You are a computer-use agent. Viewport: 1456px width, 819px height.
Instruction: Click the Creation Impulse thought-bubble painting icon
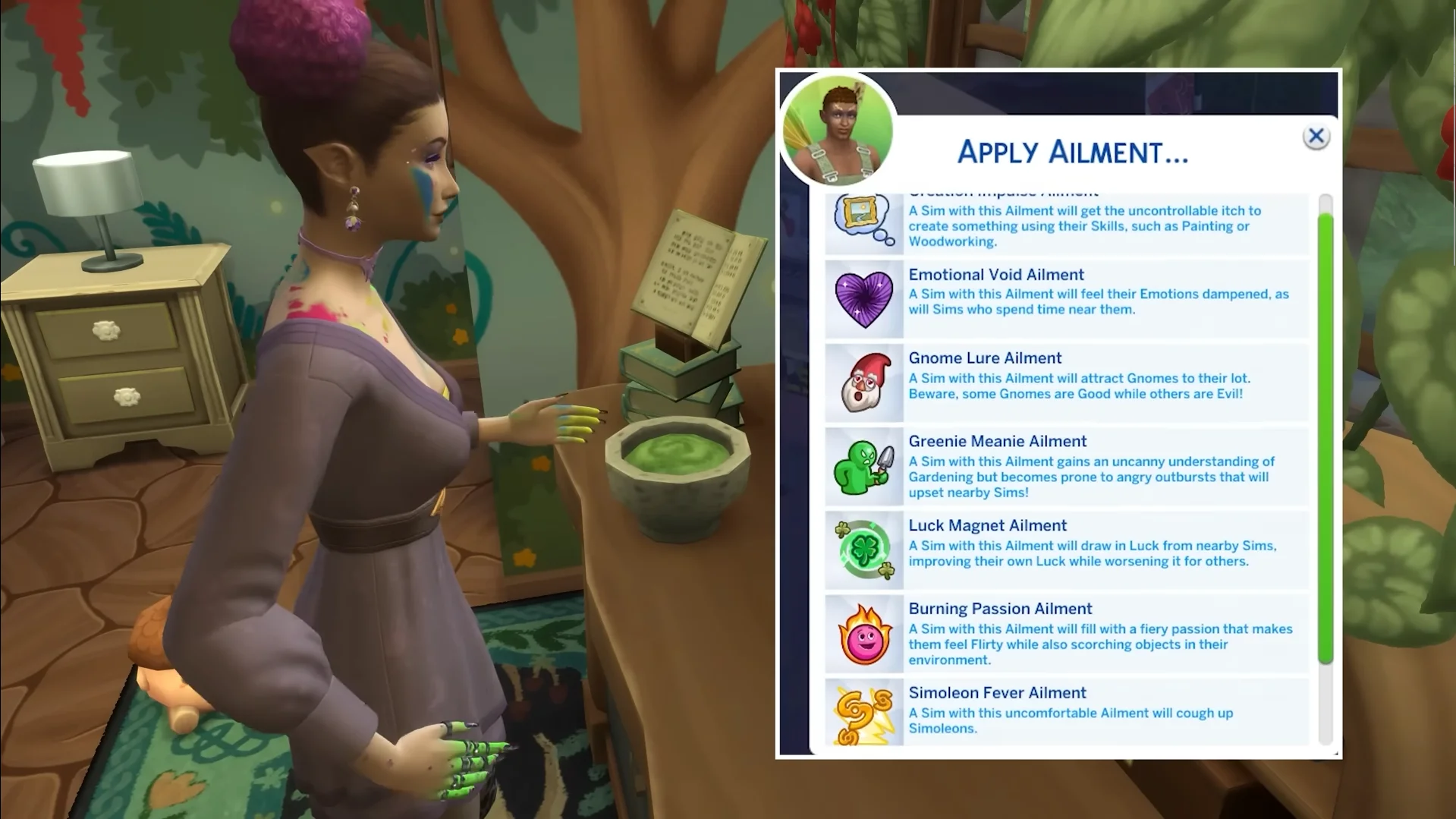[x=863, y=219]
